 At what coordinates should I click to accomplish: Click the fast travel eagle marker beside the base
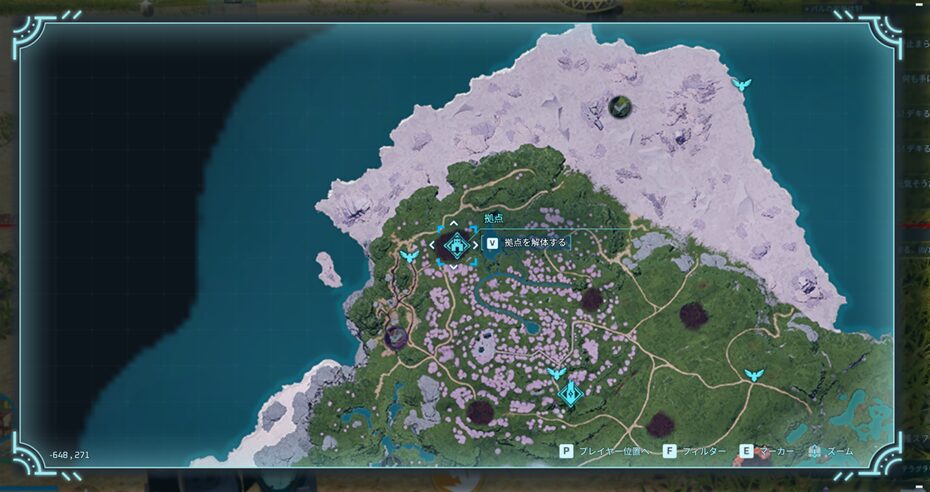pyautogui.click(x=409, y=257)
